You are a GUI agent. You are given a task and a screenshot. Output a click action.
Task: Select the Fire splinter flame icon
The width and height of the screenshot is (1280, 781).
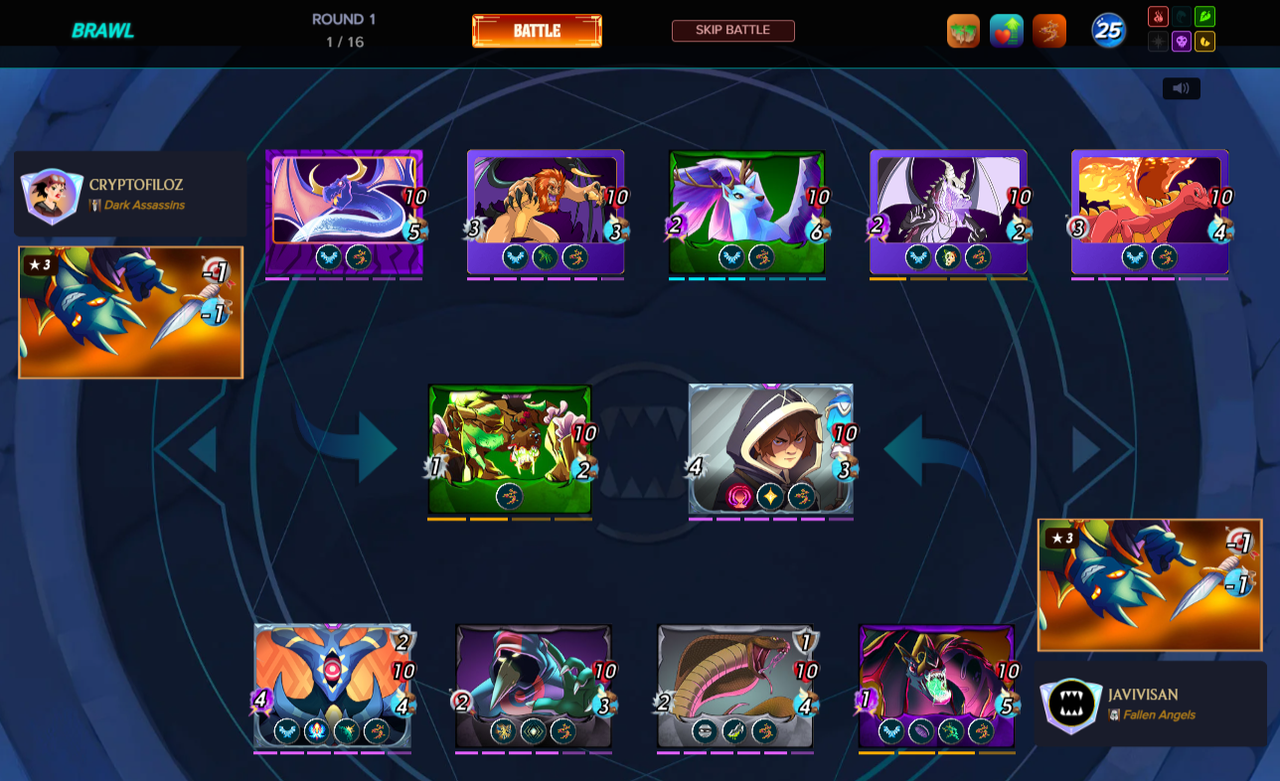coord(1158,16)
